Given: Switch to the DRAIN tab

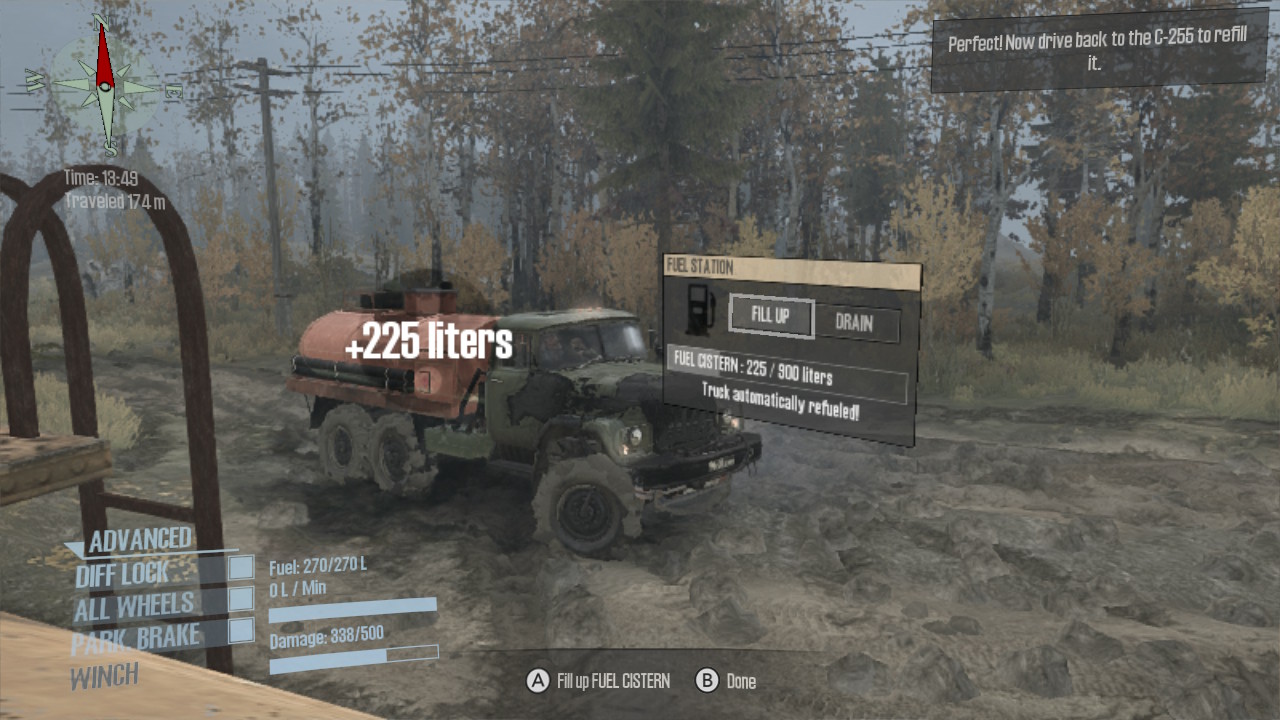Looking at the screenshot, I should pyautogui.click(x=855, y=324).
